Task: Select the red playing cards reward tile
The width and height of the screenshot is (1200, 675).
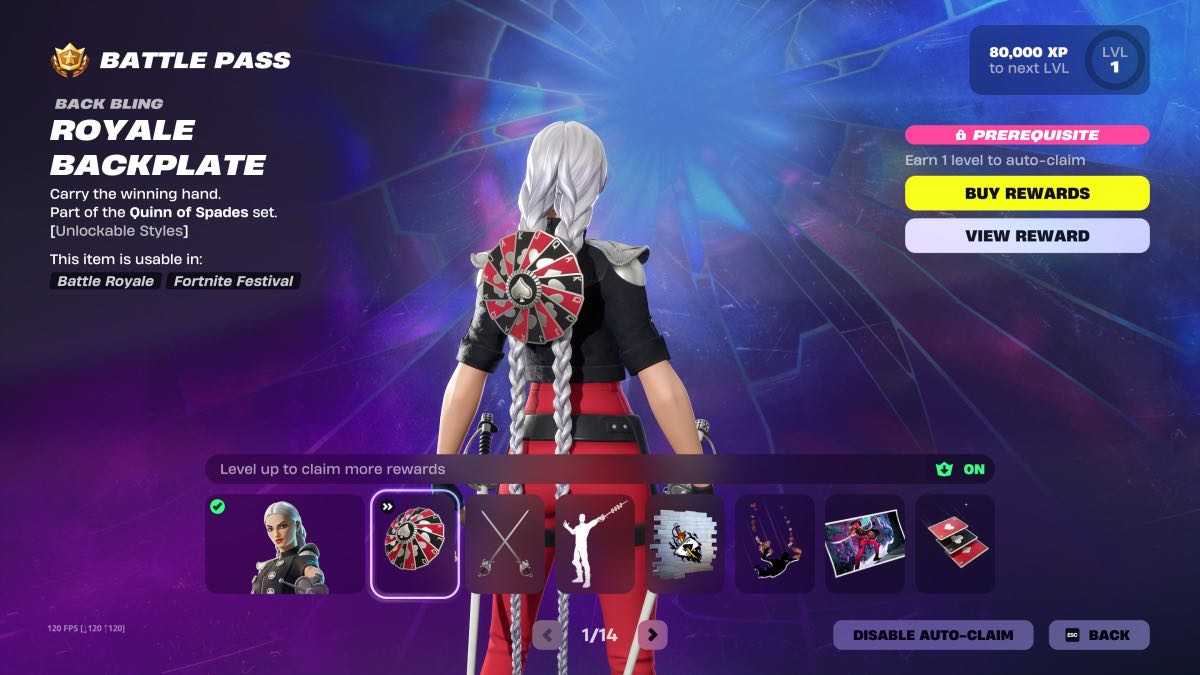Action: coord(955,544)
